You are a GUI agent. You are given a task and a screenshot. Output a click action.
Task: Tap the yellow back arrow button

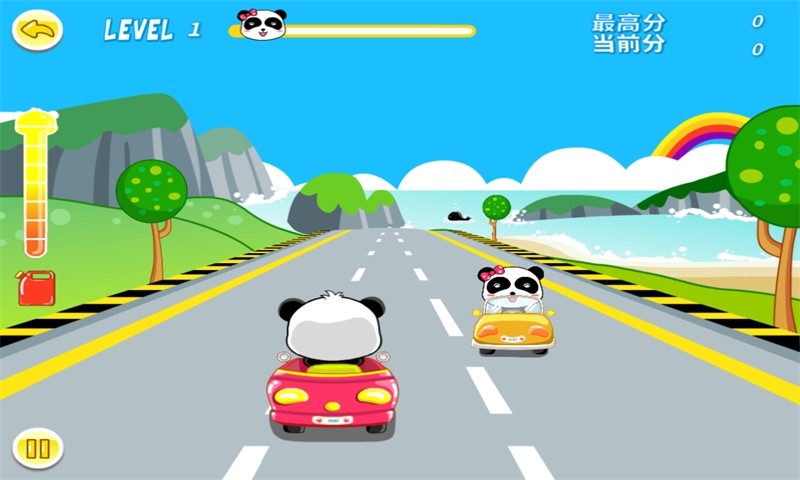click(x=37, y=30)
